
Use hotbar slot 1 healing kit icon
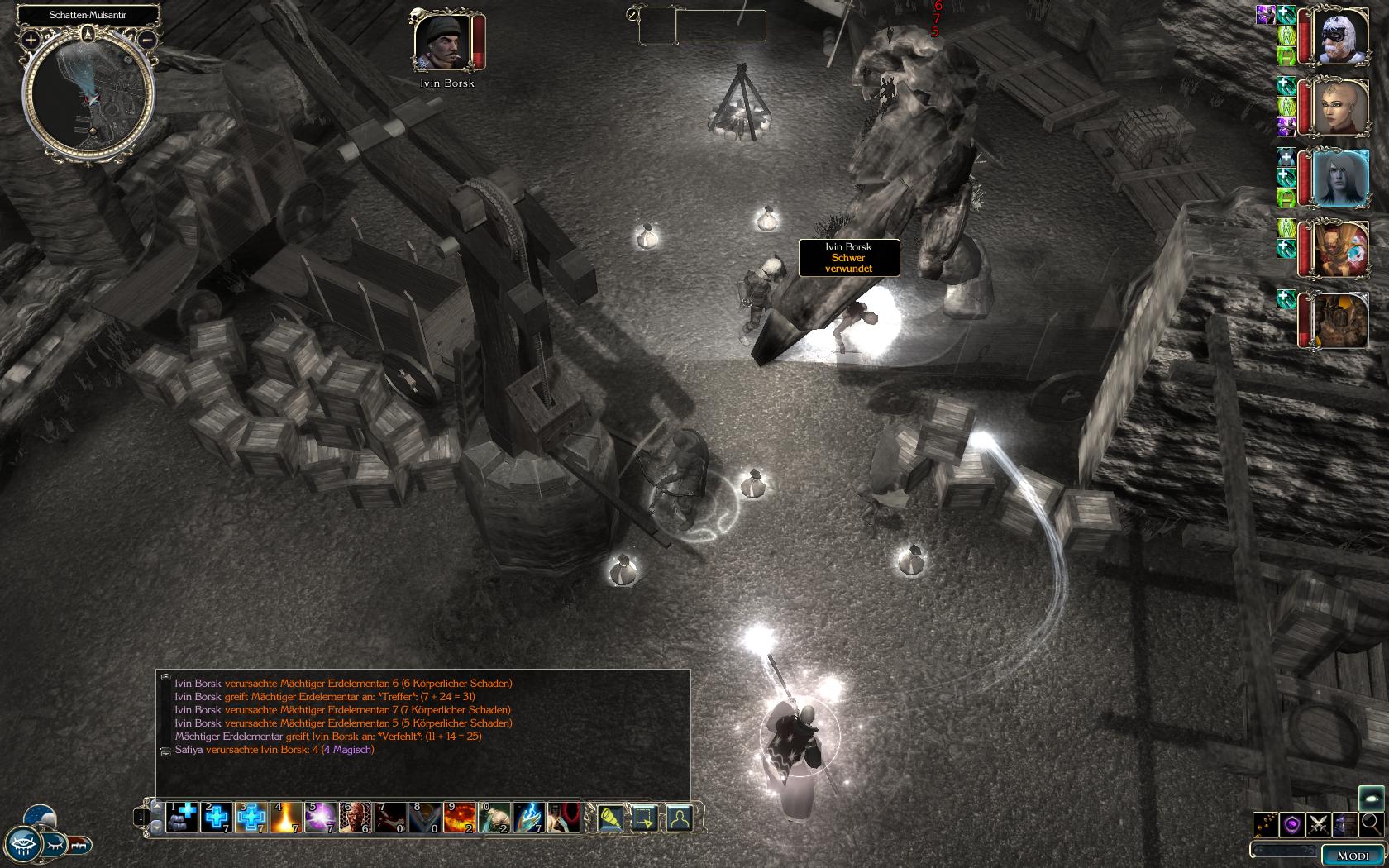coord(182,817)
